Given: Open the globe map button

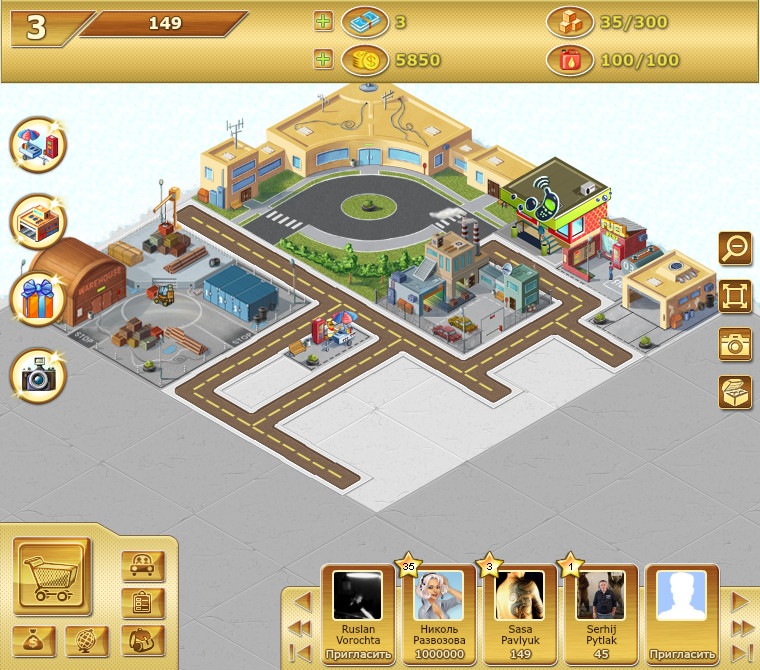Looking at the screenshot, I should [87, 640].
